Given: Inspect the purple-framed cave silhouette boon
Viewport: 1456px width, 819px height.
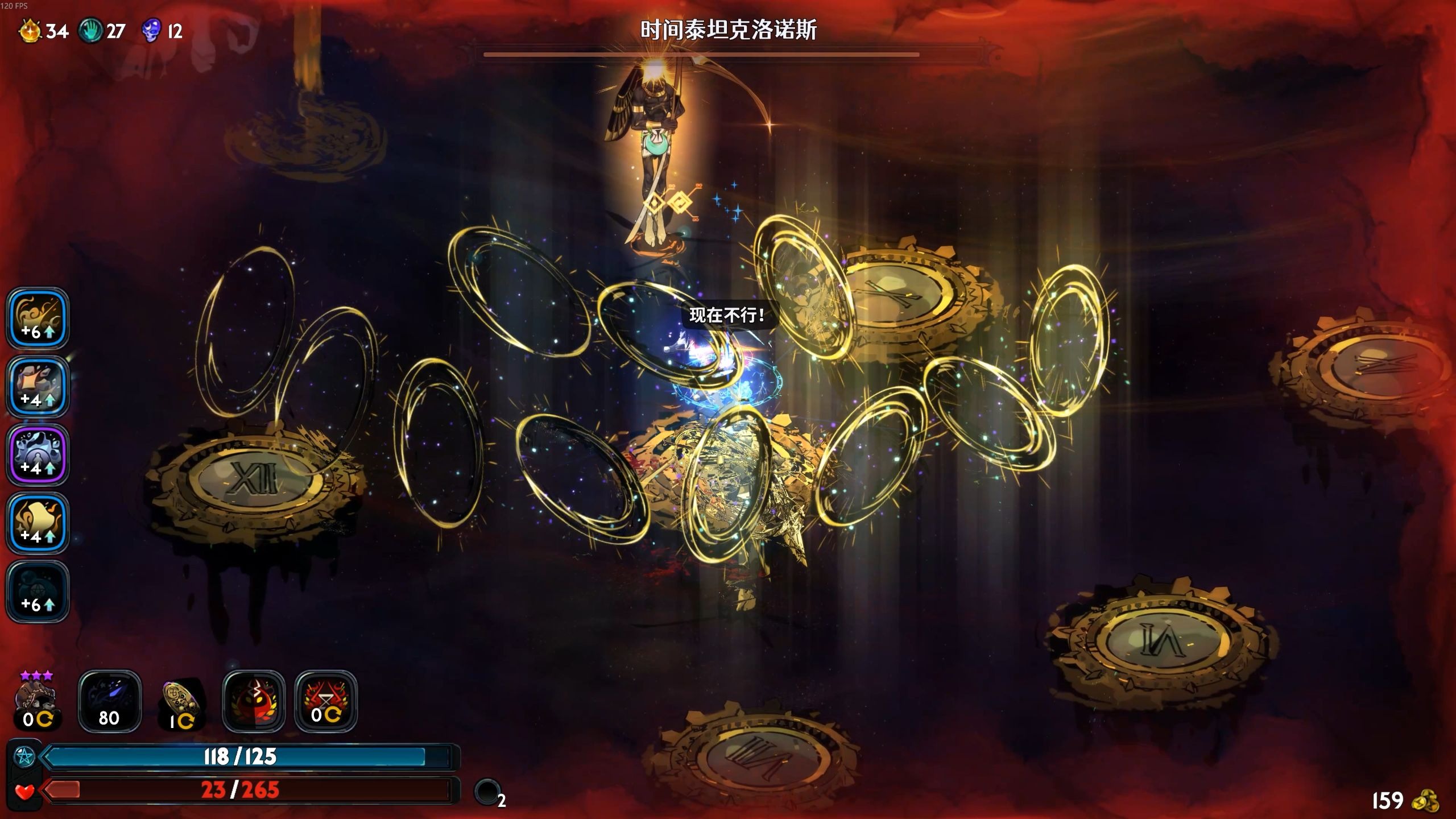Looking at the screenshot, I should 38,454.
